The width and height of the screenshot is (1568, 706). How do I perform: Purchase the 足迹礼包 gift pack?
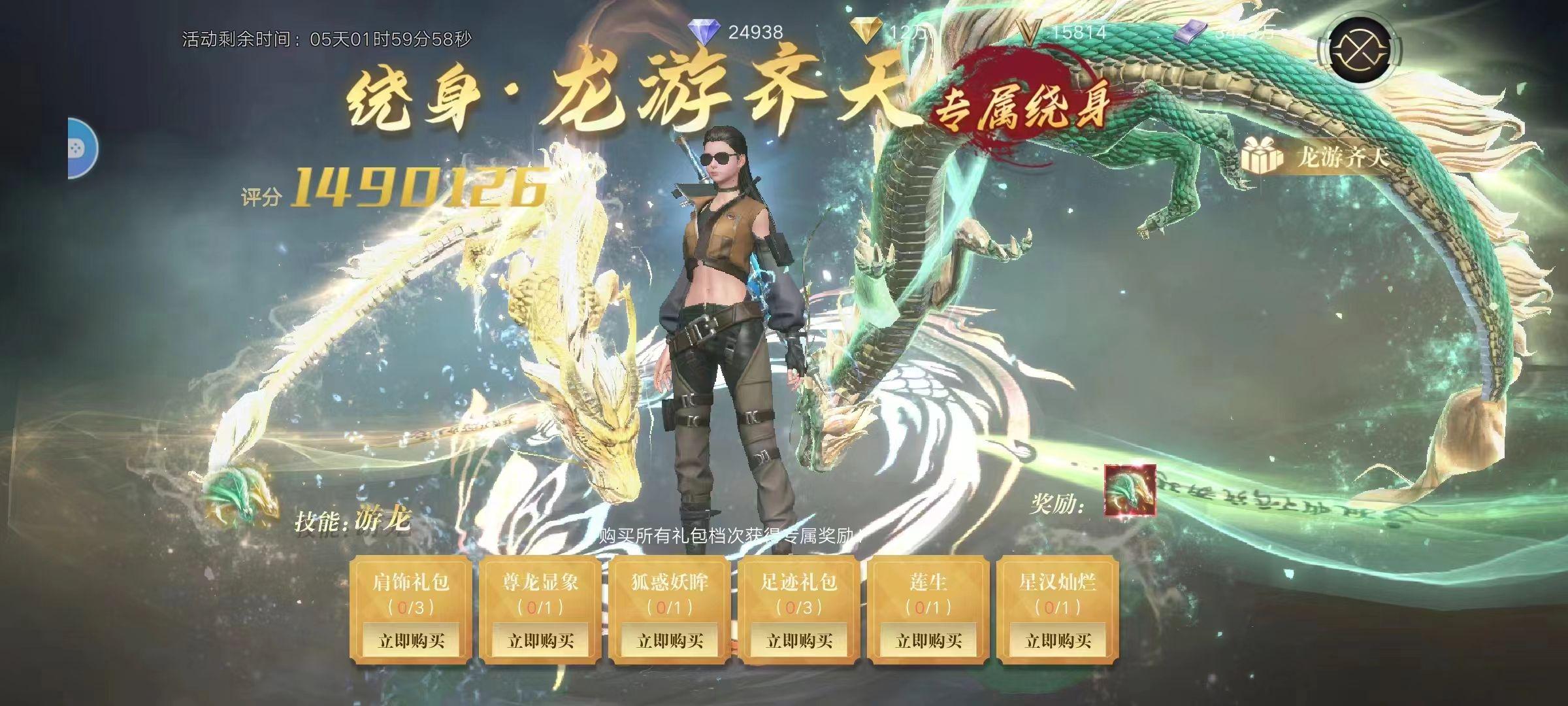799,640
